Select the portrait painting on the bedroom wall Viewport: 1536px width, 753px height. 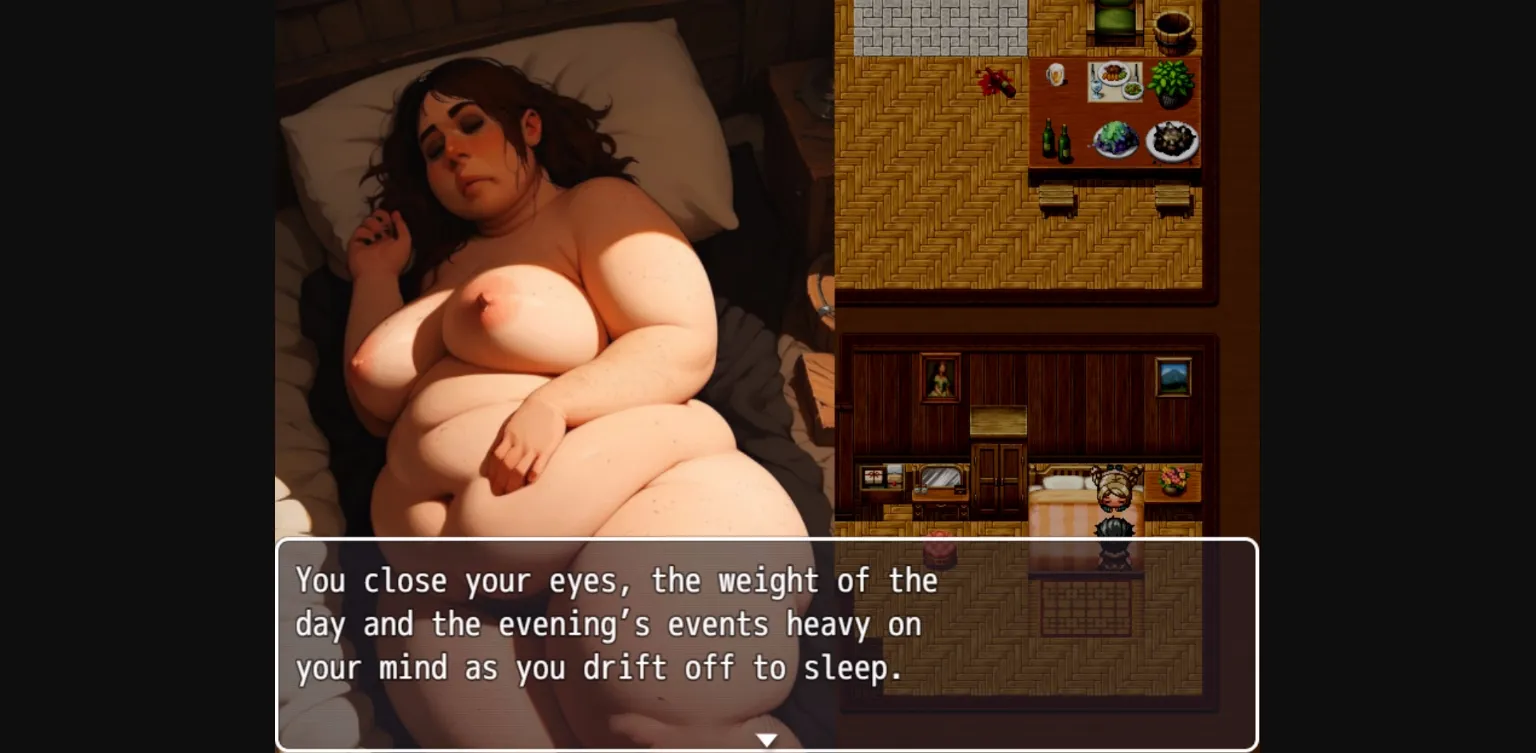pos(939,378)
